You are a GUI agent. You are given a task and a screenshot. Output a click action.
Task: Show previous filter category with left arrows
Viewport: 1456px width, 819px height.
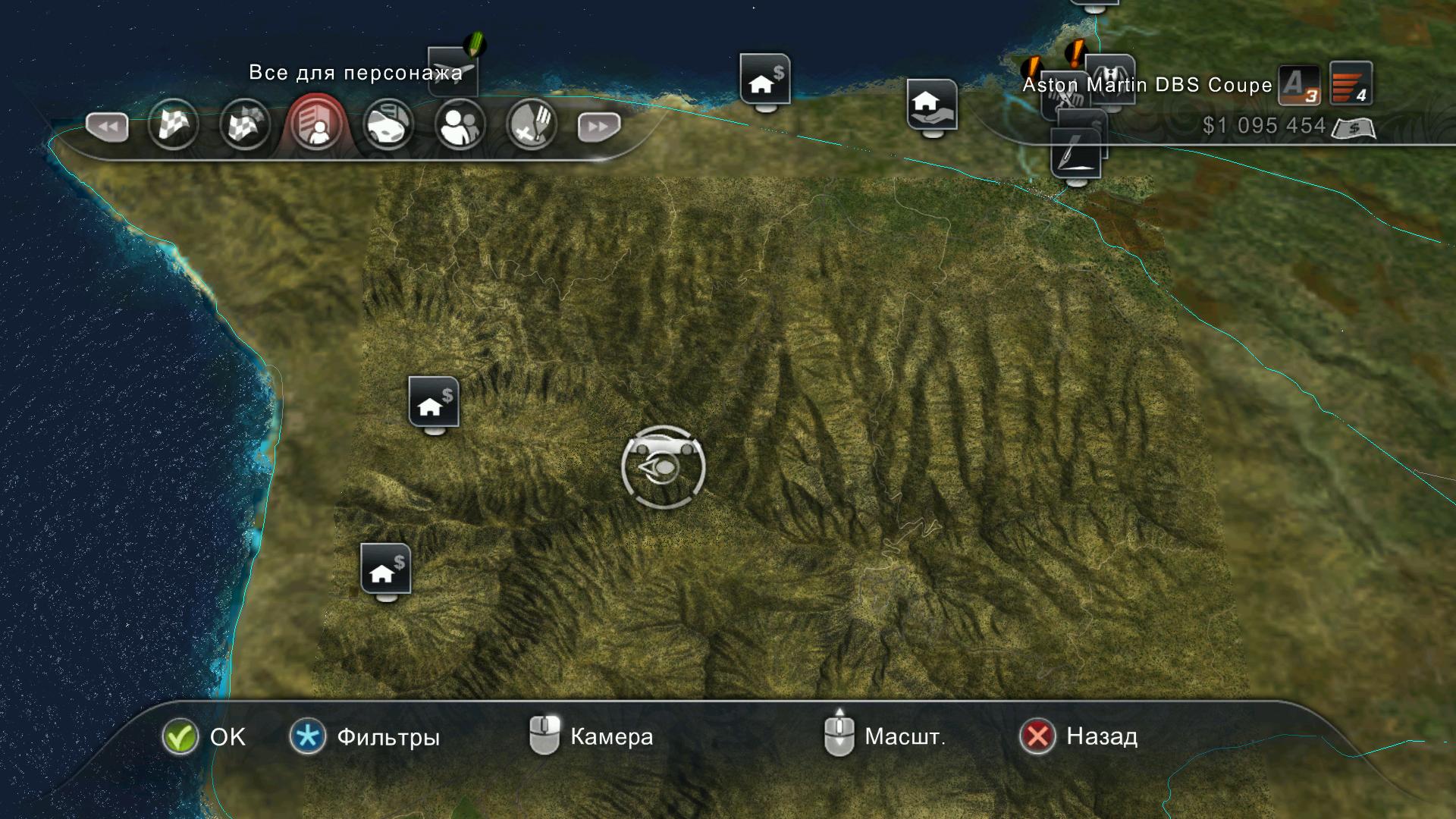107,127
